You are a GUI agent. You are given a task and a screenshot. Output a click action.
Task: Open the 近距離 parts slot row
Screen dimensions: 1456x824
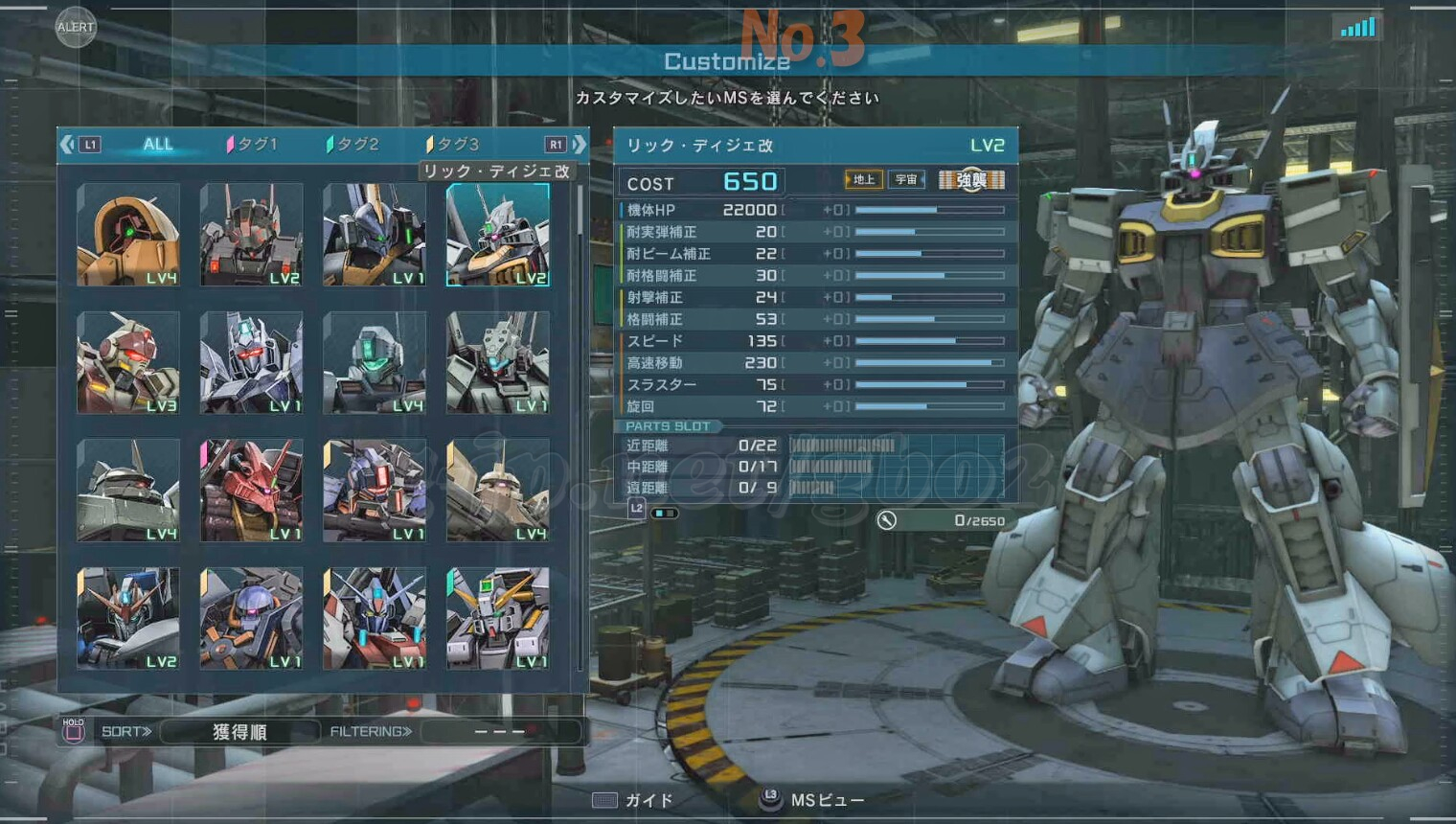[814, 446]
